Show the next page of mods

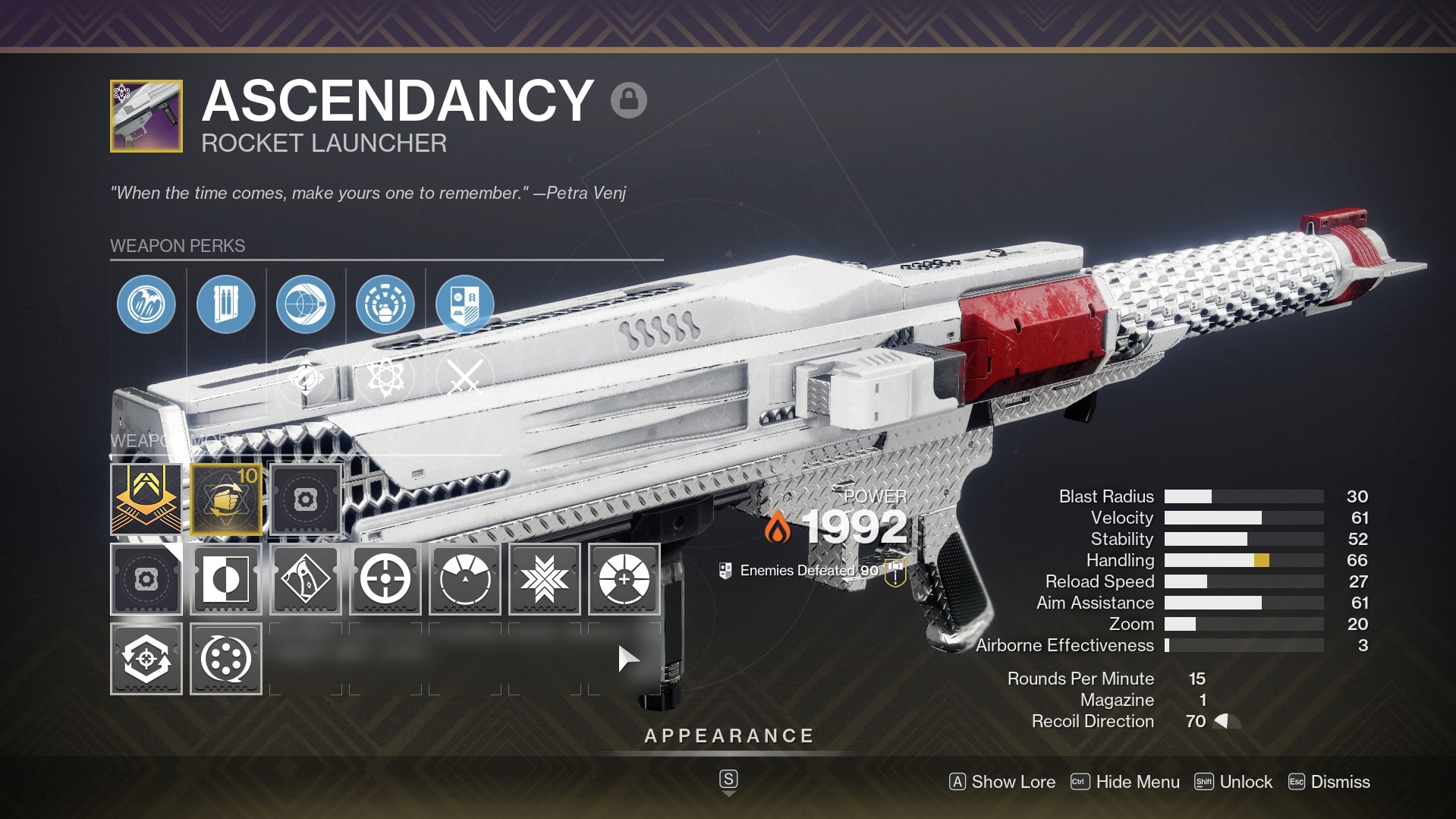click(x=627, y=659)
